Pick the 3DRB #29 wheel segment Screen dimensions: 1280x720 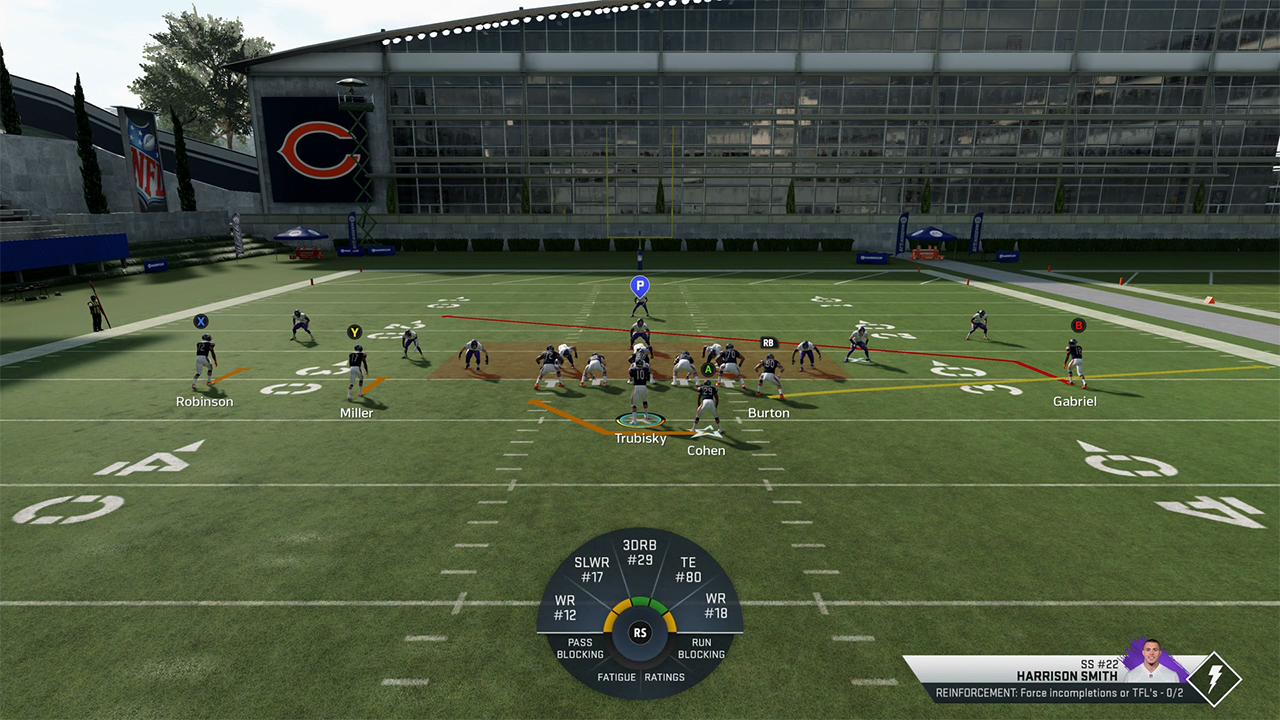tap(638, 553)
